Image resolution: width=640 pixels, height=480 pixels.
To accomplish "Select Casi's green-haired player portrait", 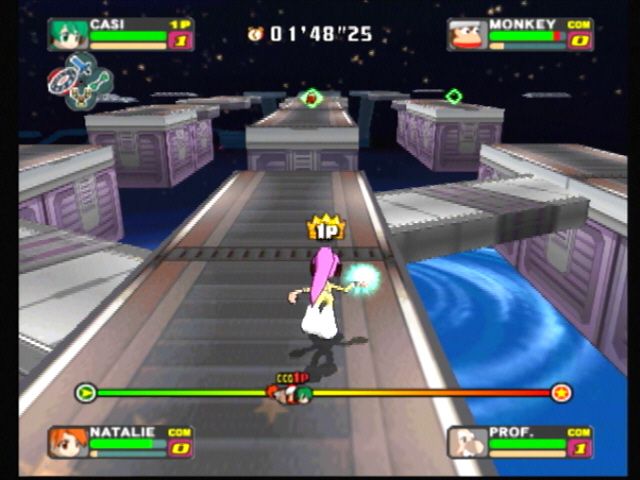I will point(67,34).
